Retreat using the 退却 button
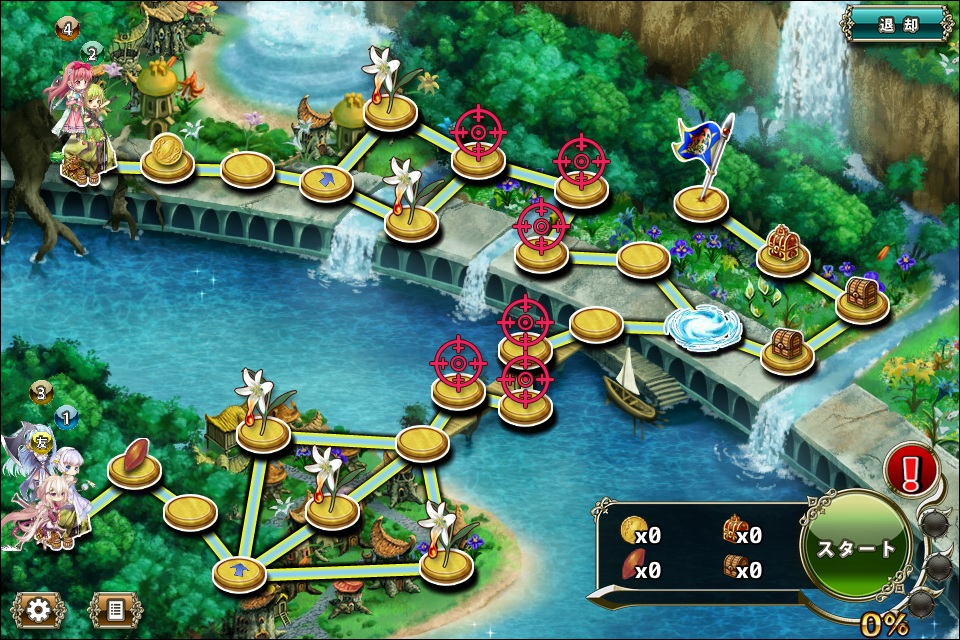The width and height of the screenshot is (960, 640). click(x=896, y=23)
